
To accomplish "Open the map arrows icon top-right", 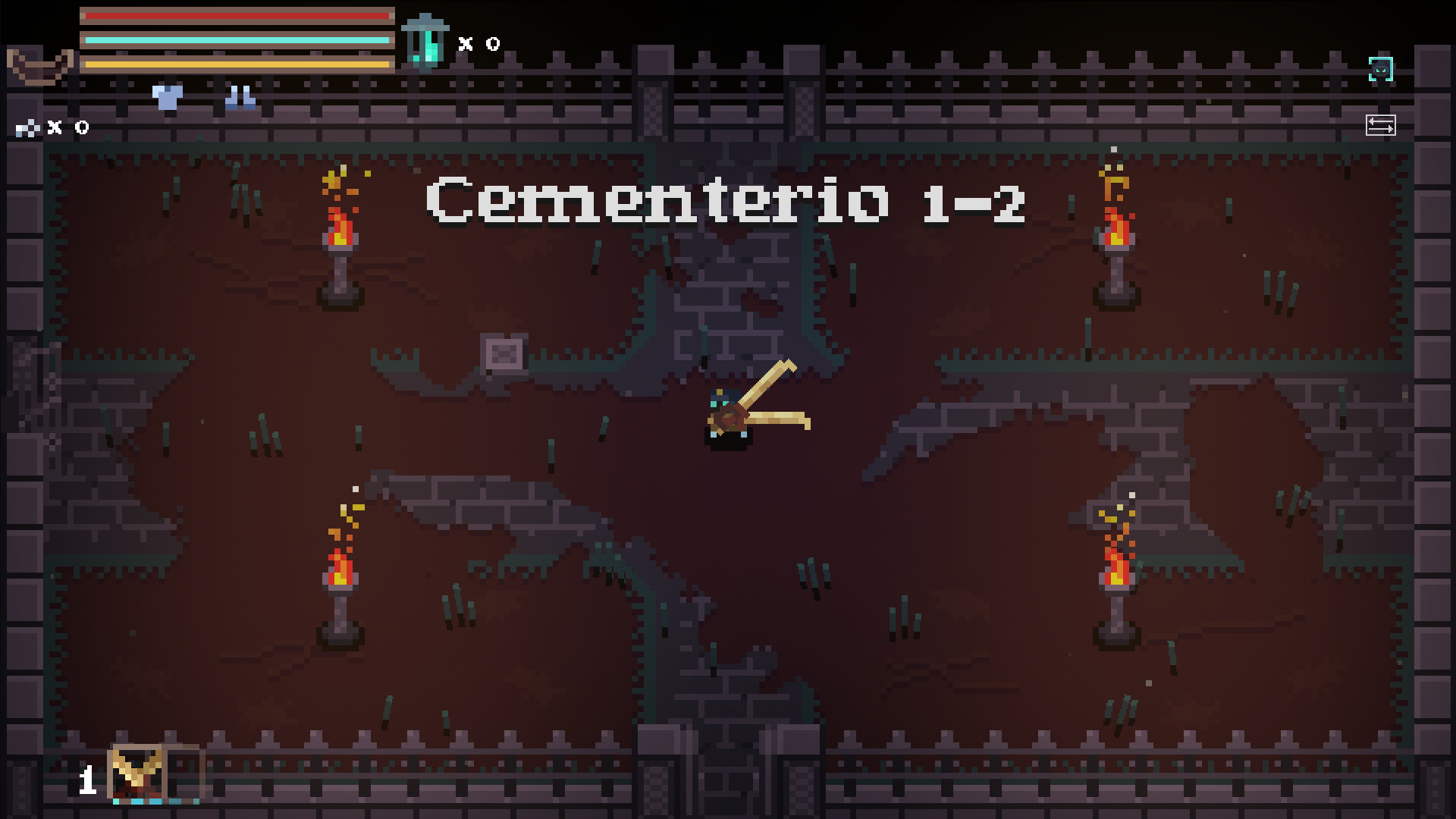I will 1381,125.
